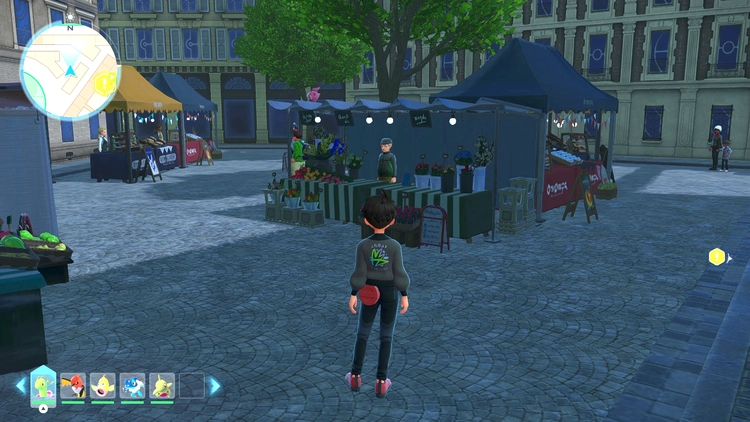Select the yellow Weepinbell party slot
The width and height of the screenshot is (750, 422).
(x=103, y=386)
